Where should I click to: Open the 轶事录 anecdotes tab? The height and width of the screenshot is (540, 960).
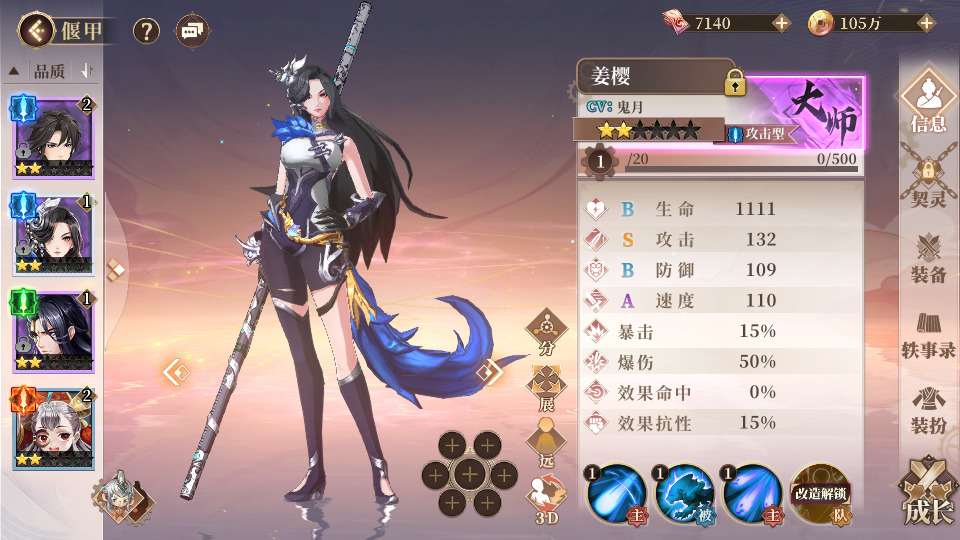pos(928,335)
